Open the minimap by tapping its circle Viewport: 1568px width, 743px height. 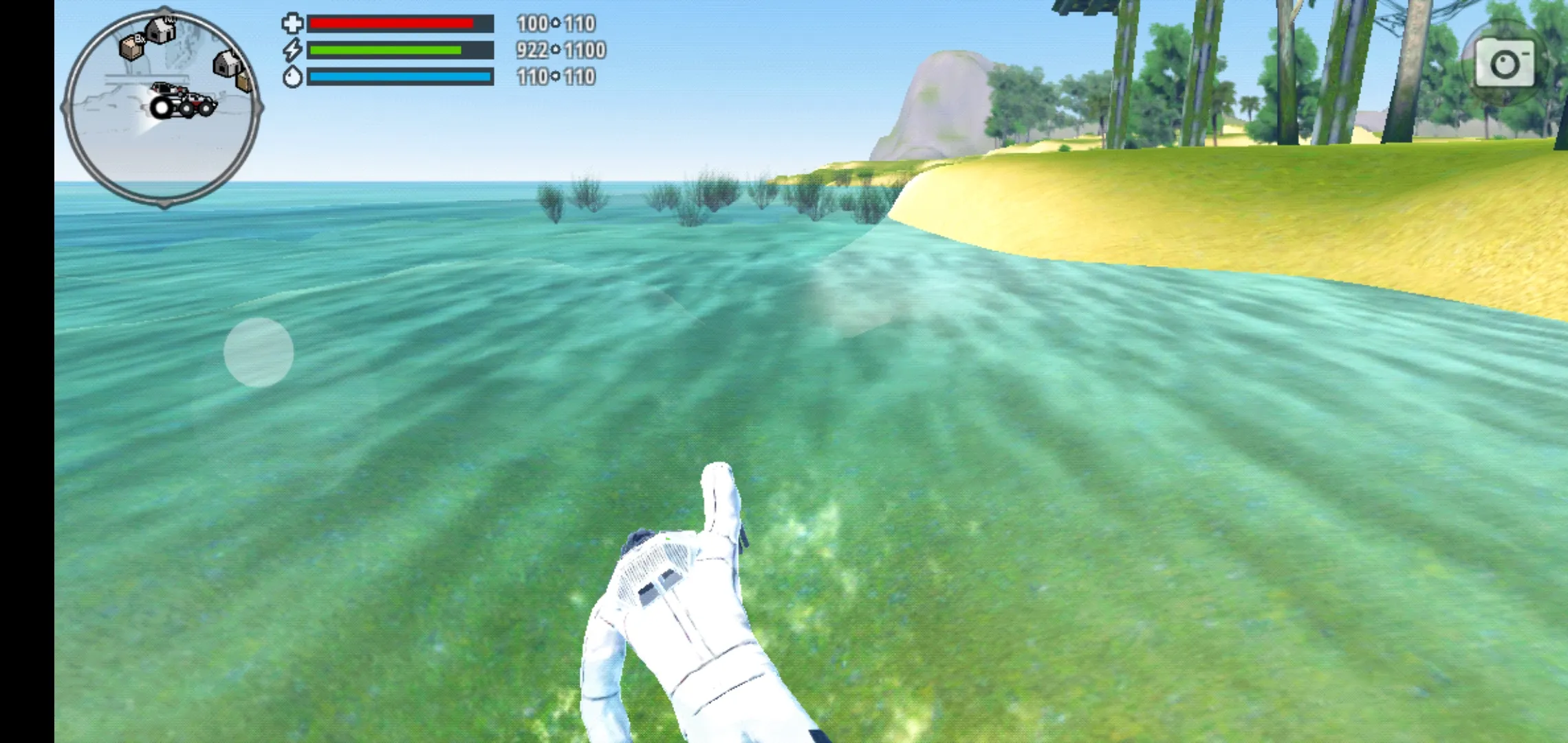tap(167, 107)
